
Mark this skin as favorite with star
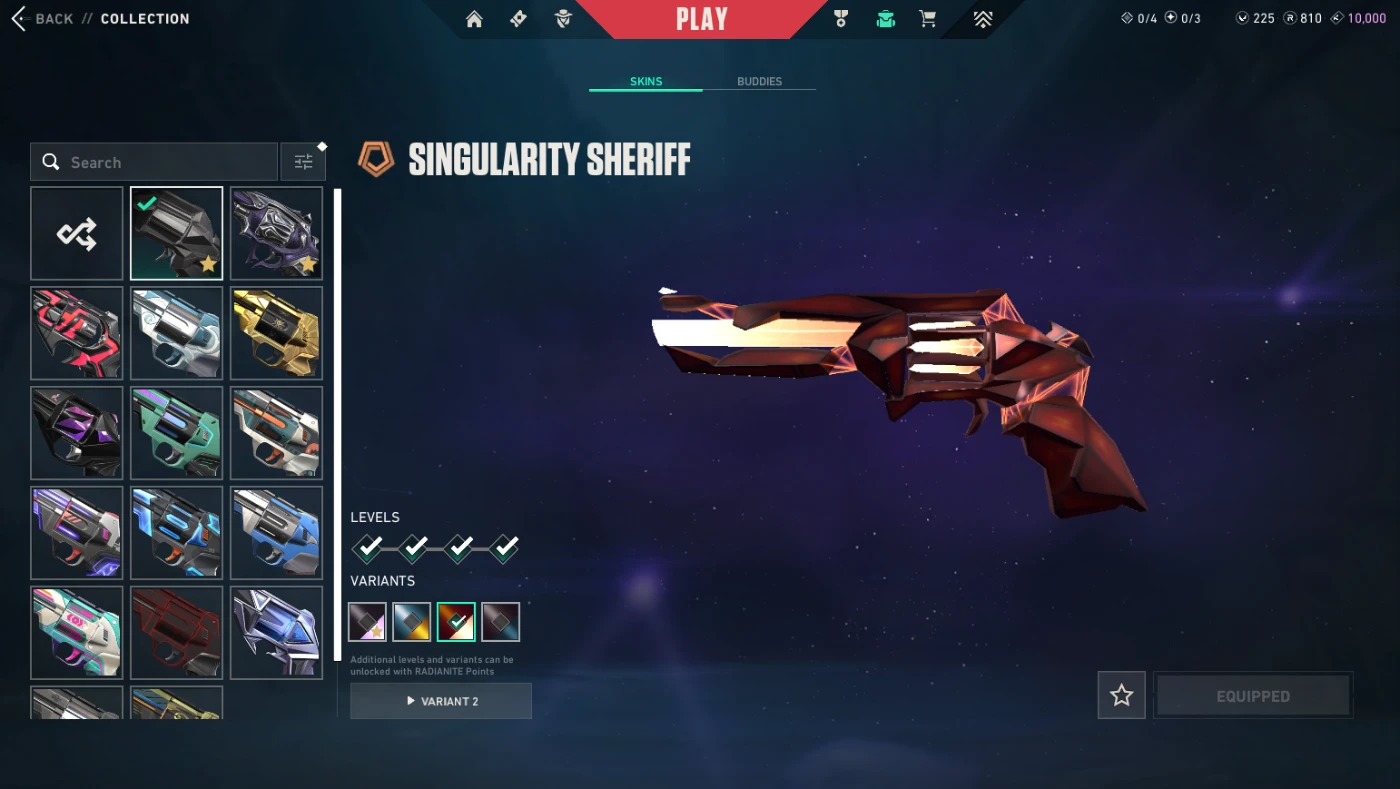[x=1121, y=695]
